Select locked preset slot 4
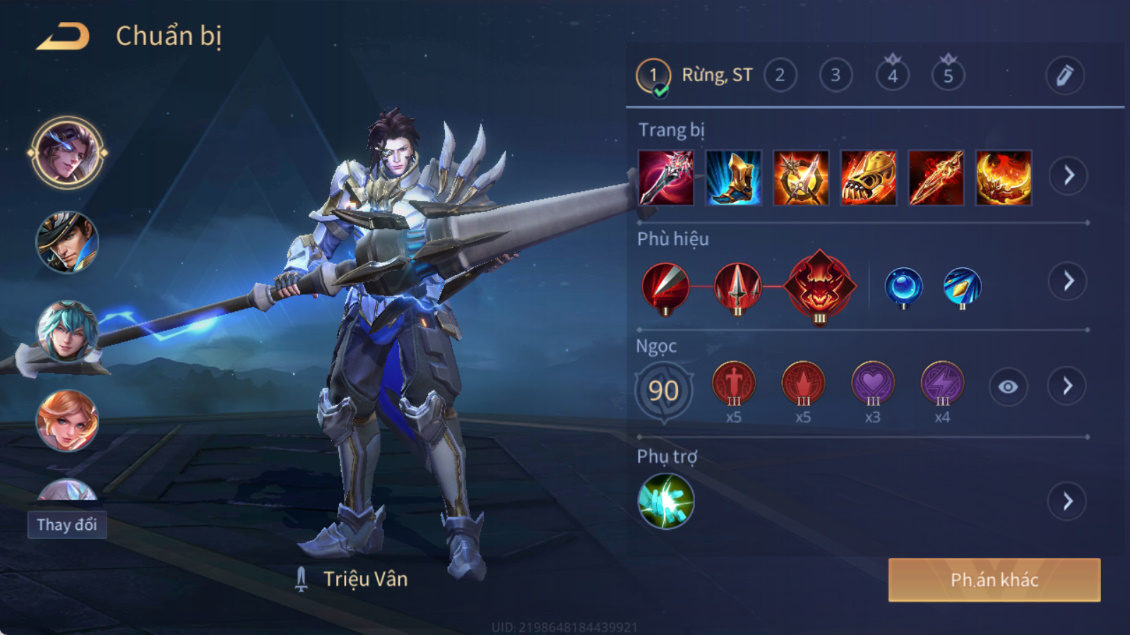The width and height of the screenshot is (1130, 635). (x=892, y=75)
